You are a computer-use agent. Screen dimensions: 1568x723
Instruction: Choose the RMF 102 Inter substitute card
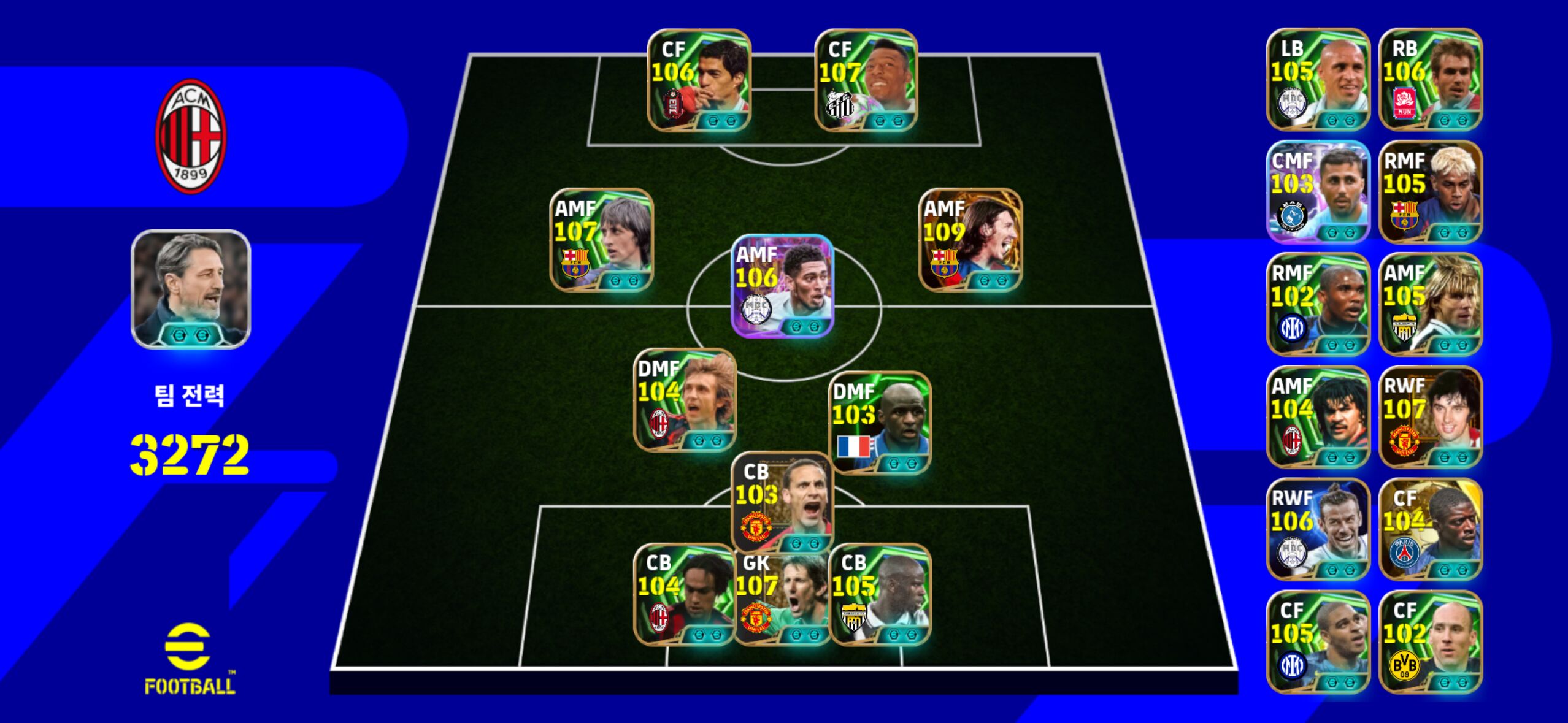click(x=1318, y=305)
